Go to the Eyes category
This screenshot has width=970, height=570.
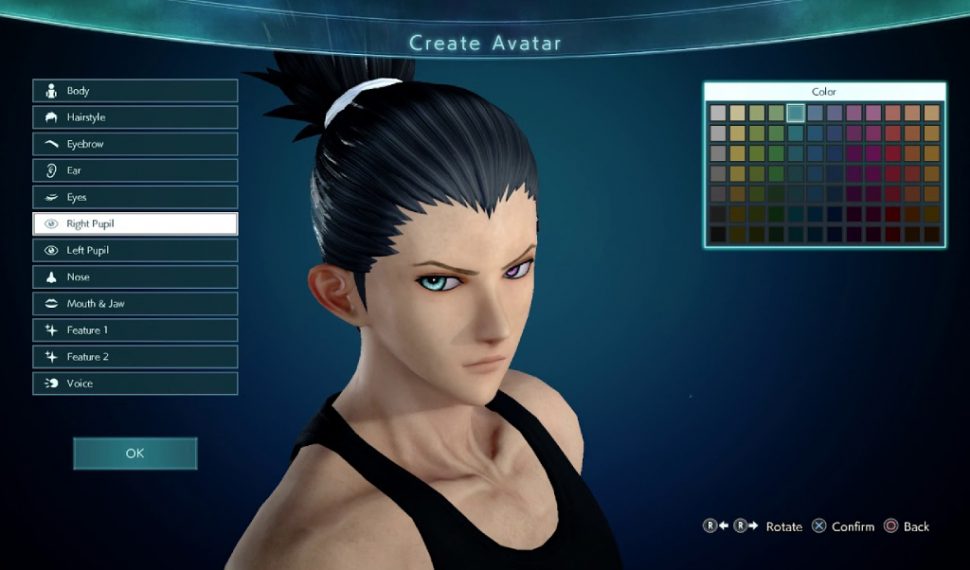[x=135, y=197]
